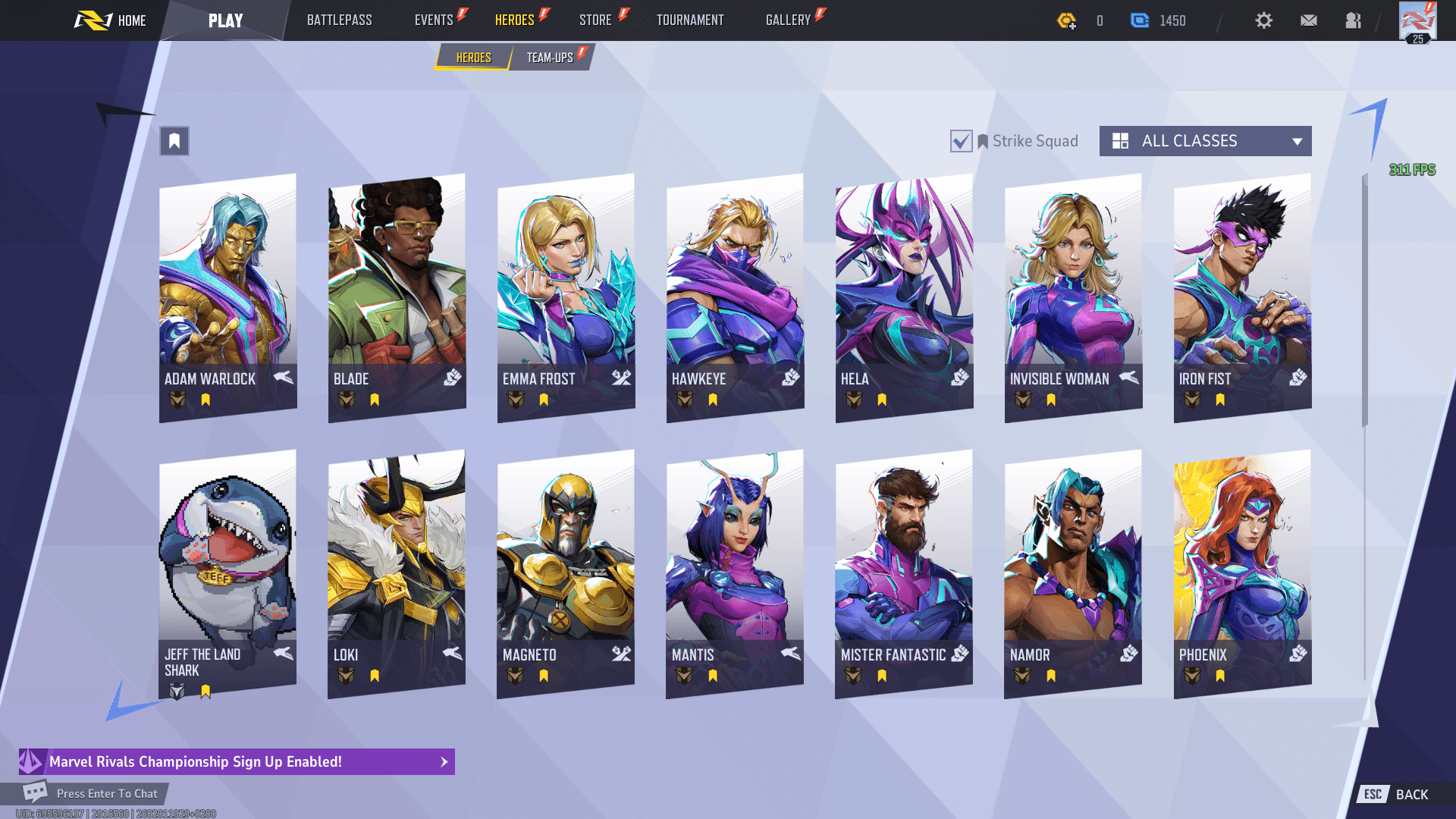Viewport: 1456px width, 819px height.
Task: Open the friends list icon
Action: point(1352,20)
